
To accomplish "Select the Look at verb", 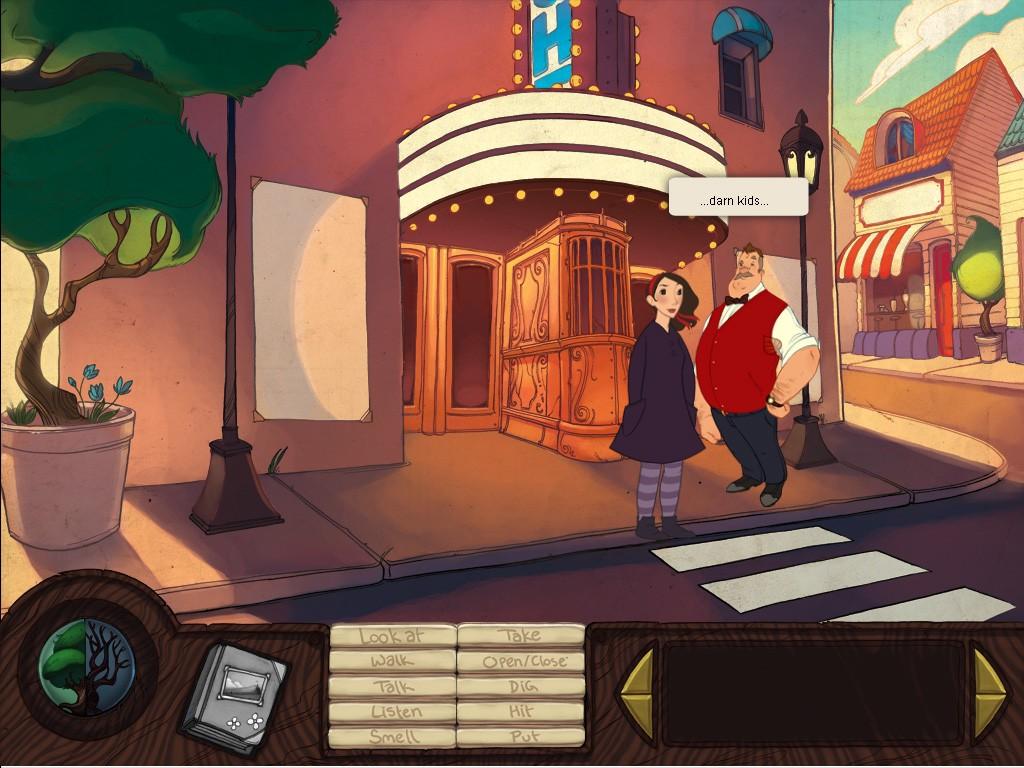I will (392, 636).
